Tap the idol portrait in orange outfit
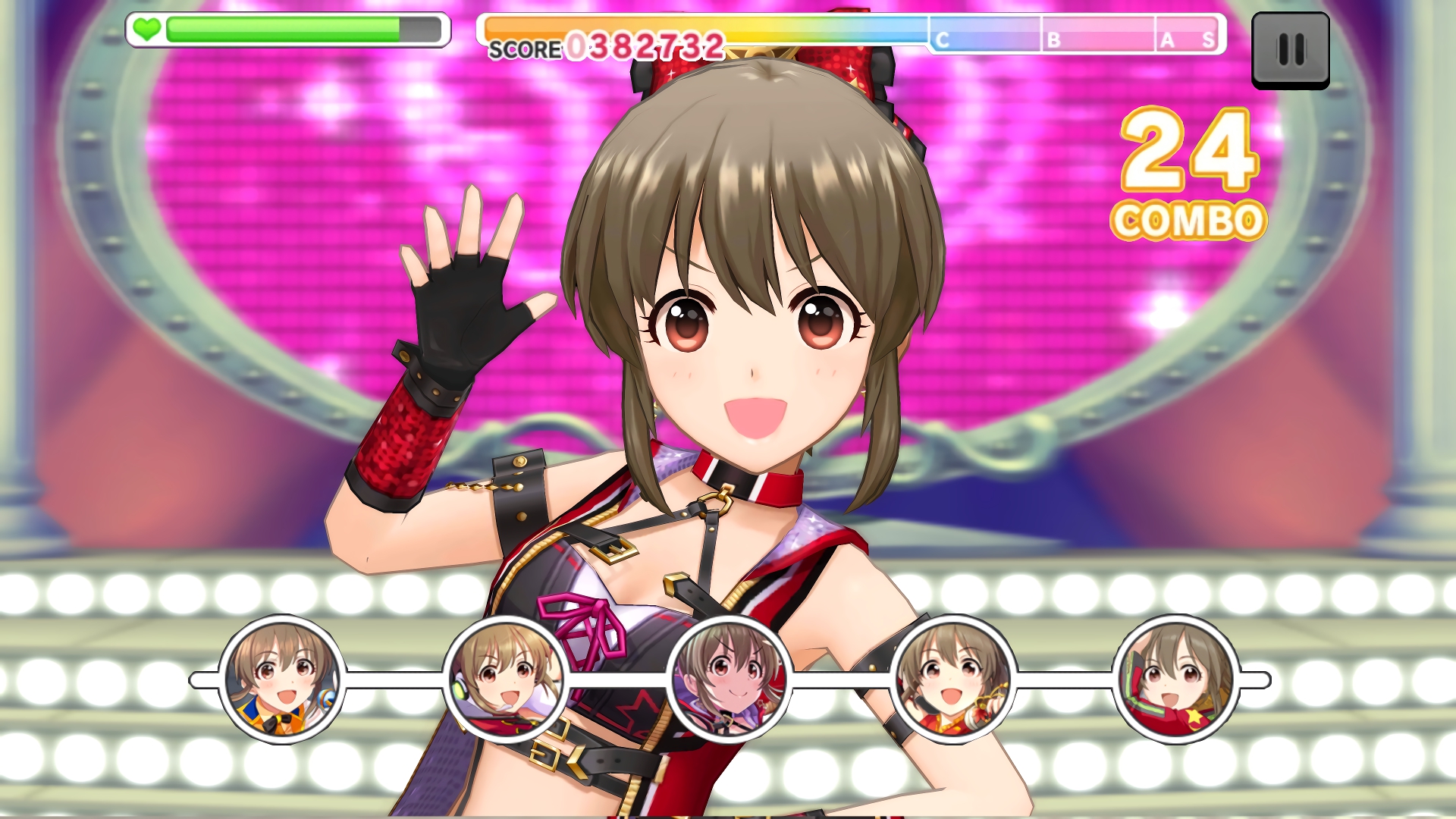The image size is (1456, 819). pyautogui.click(x=282, y=679)
